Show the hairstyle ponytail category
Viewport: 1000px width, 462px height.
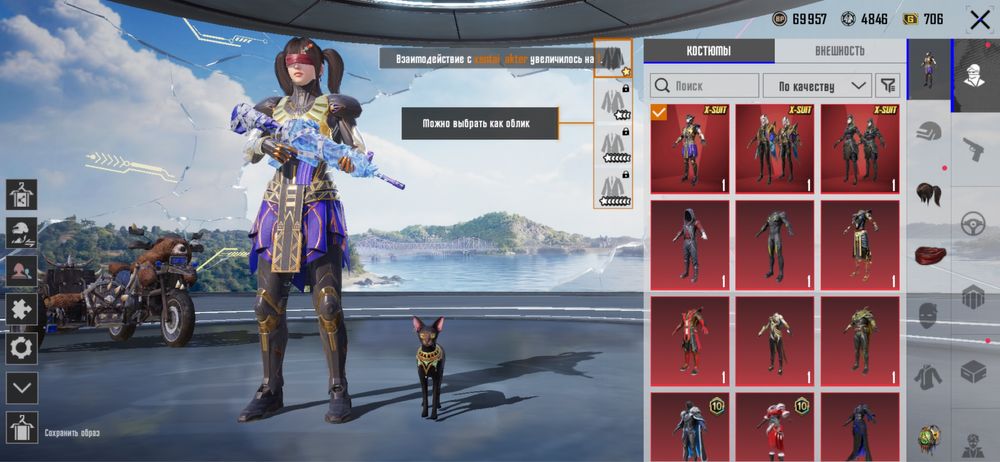[929, 192]
